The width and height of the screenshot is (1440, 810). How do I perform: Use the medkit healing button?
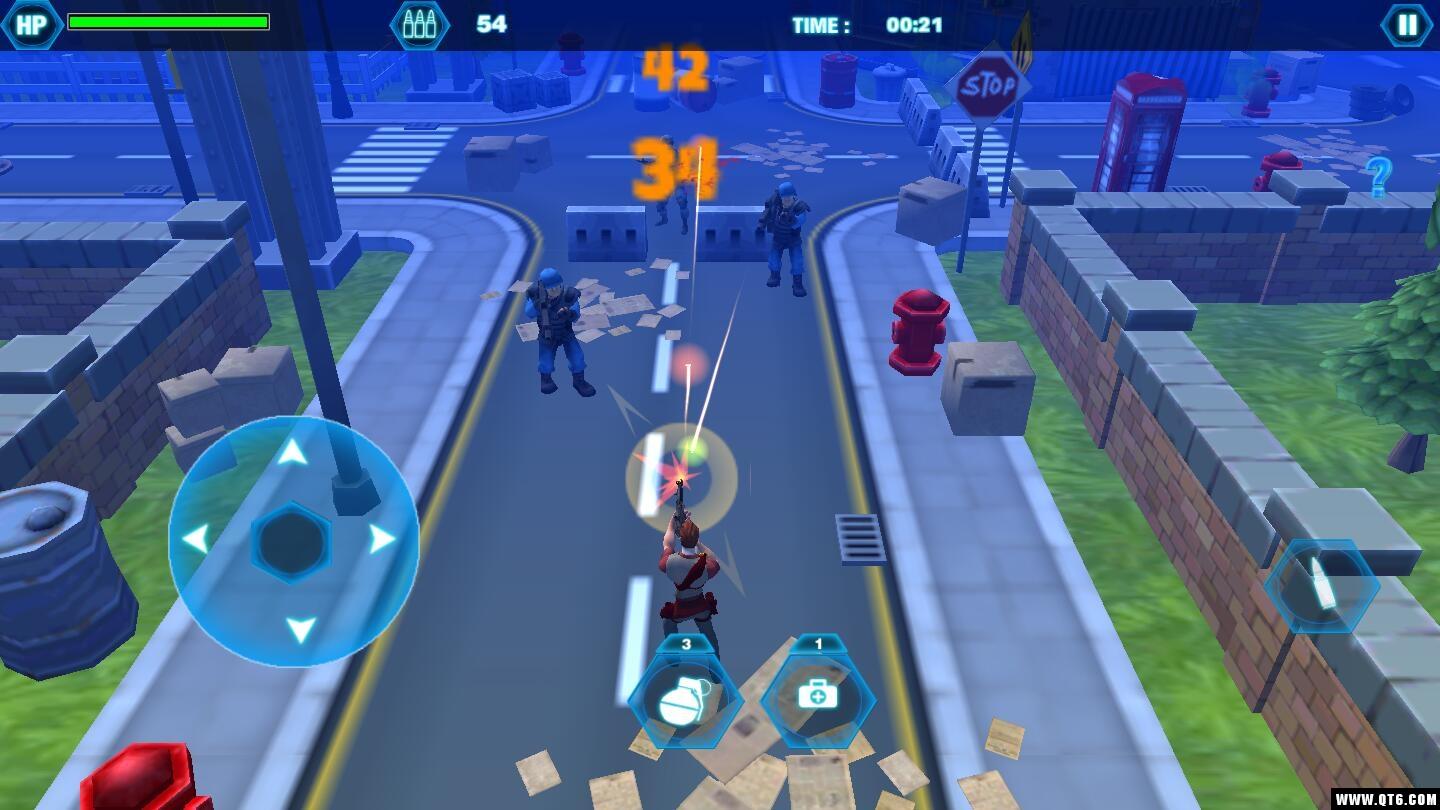(818, 699)
